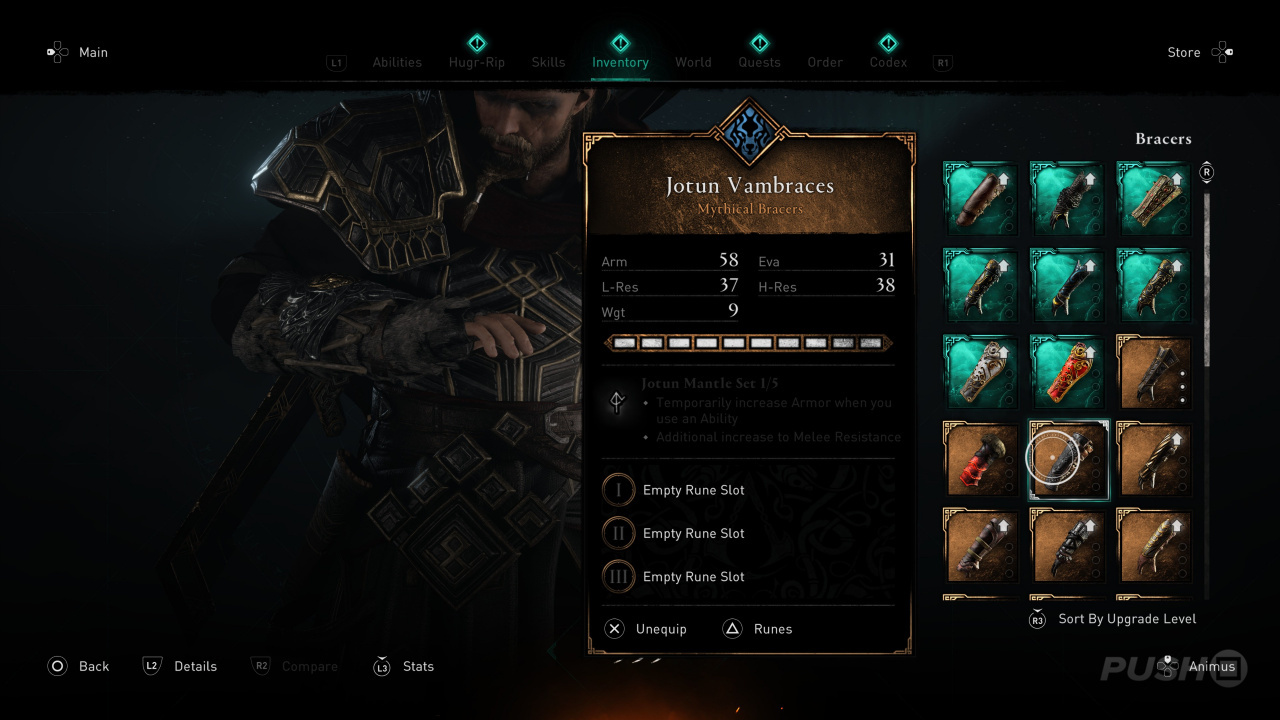Open the Codex tab

click(x=888, y=62)
